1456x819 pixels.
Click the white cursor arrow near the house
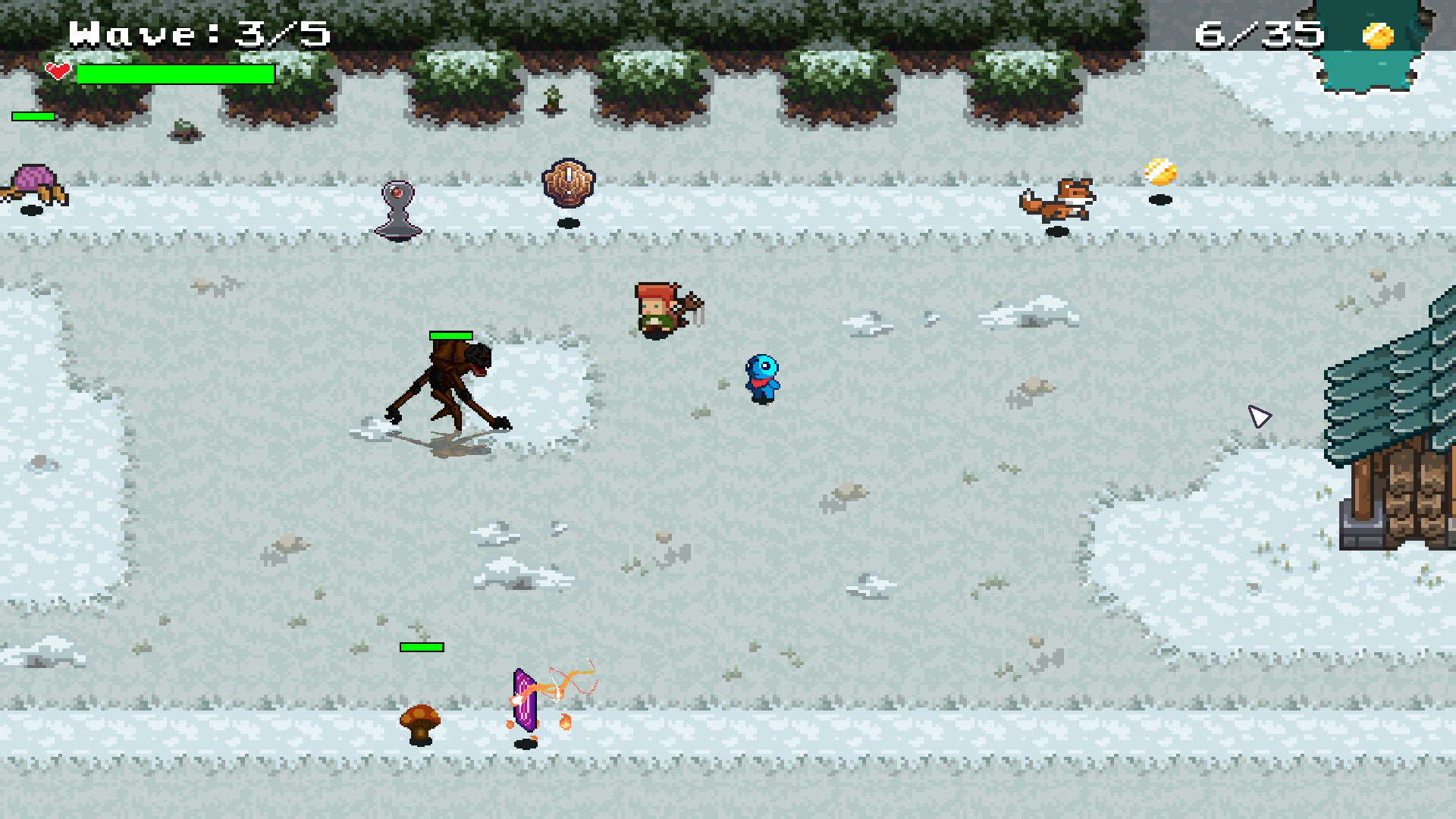(1260, 416)
